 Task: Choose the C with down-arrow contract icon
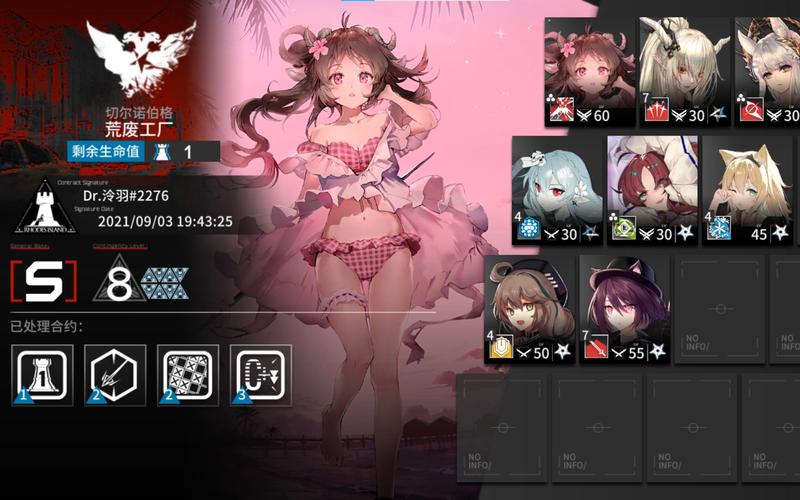point(261,375)
